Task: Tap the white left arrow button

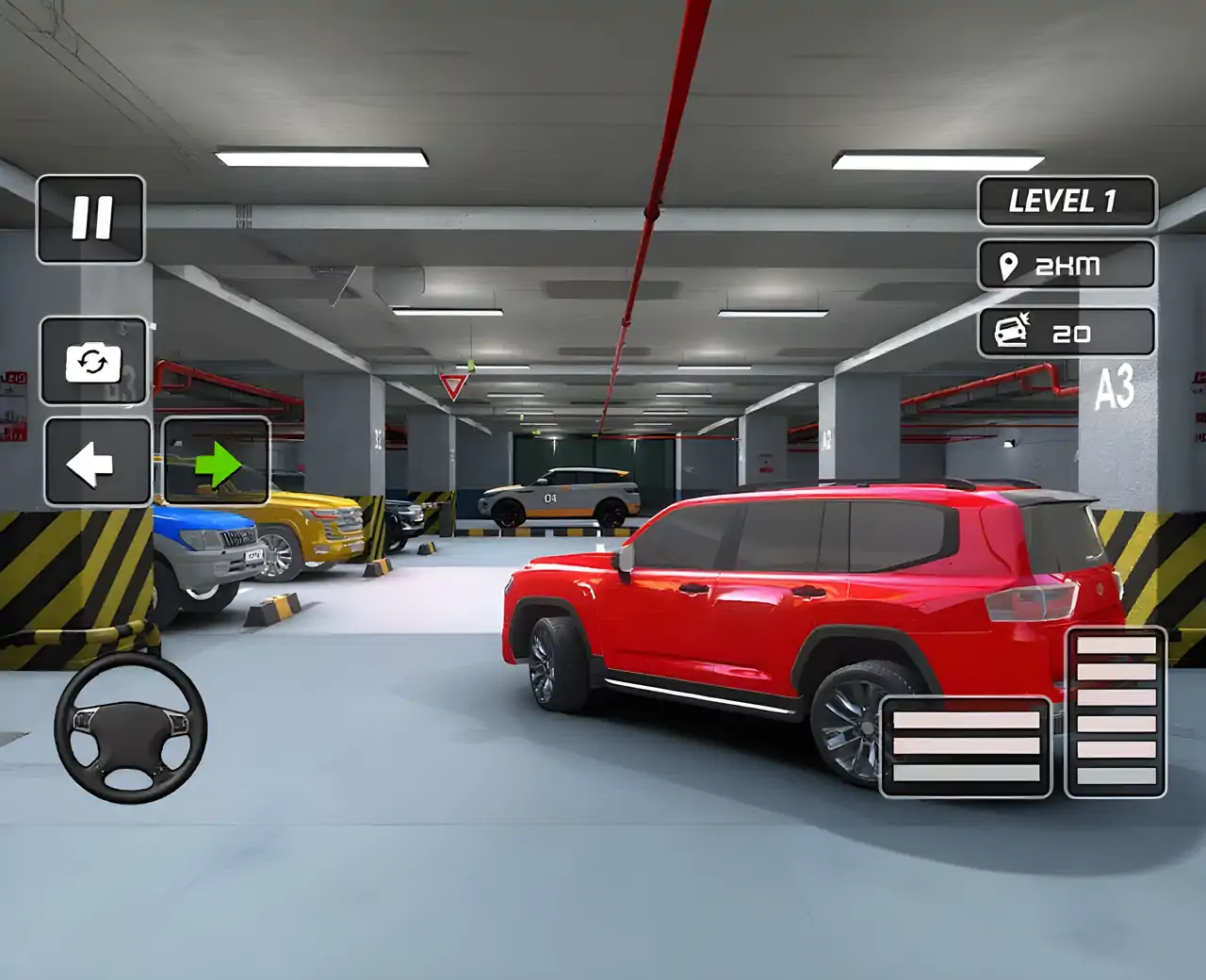Action: pos(96,463)
